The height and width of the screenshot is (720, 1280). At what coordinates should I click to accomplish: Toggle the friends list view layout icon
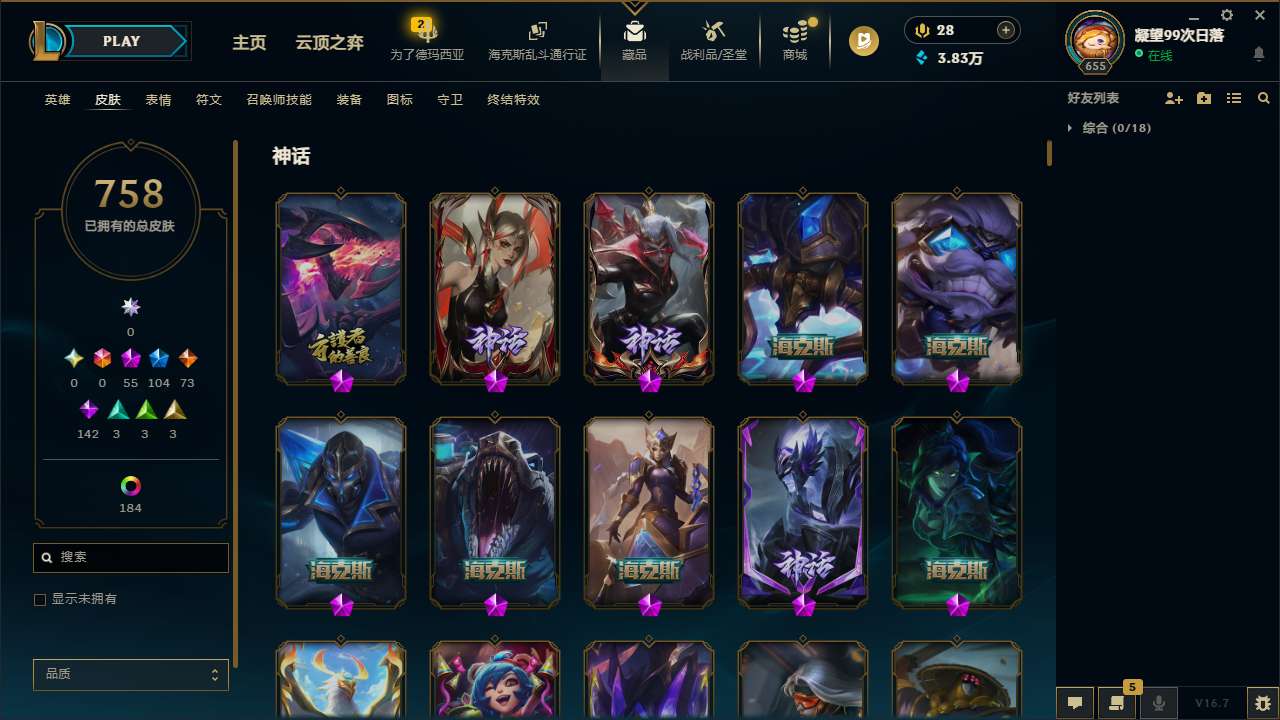1234,98
